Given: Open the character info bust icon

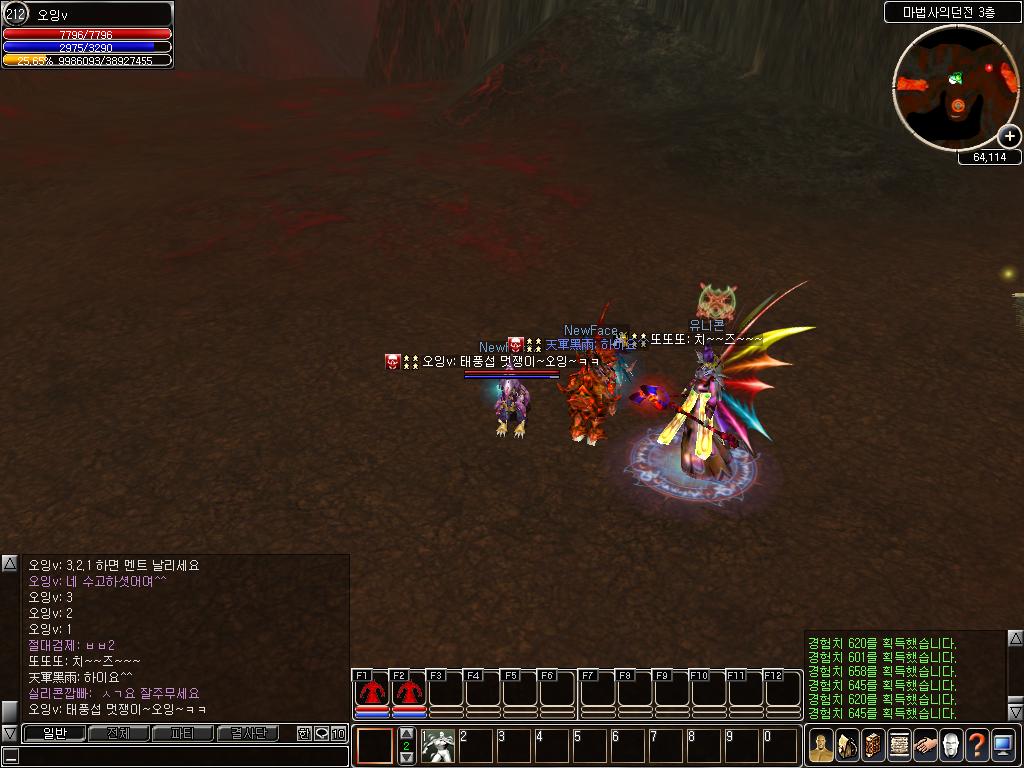Looking at the screenshot, I should [x=822, y=745].
